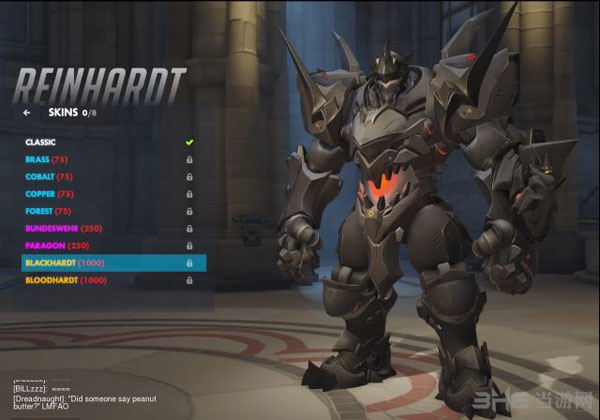
Task: Select the Classic skin
Action: (41, 141)
